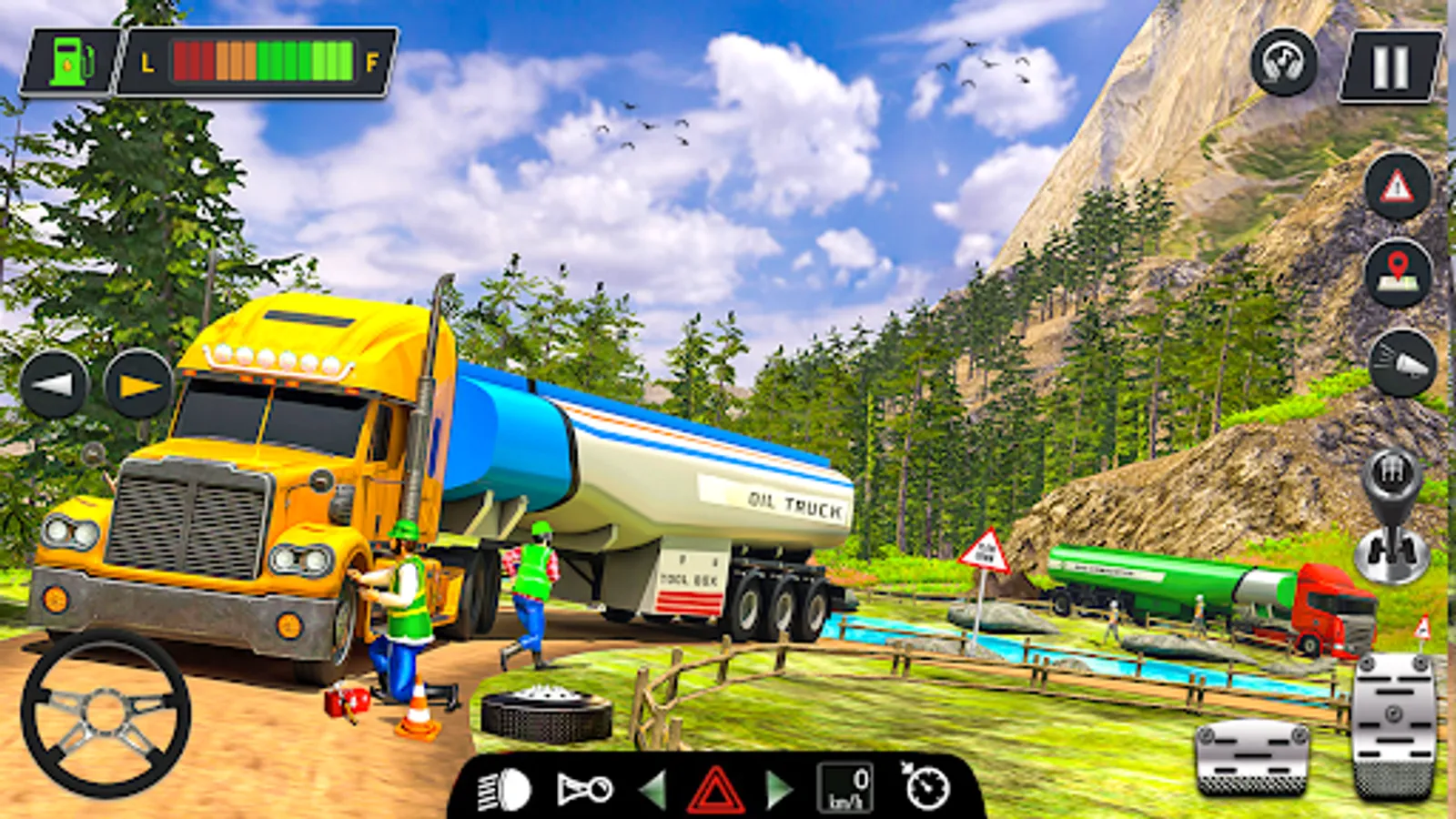Hit the wide brake pedal

[1253, 754]
